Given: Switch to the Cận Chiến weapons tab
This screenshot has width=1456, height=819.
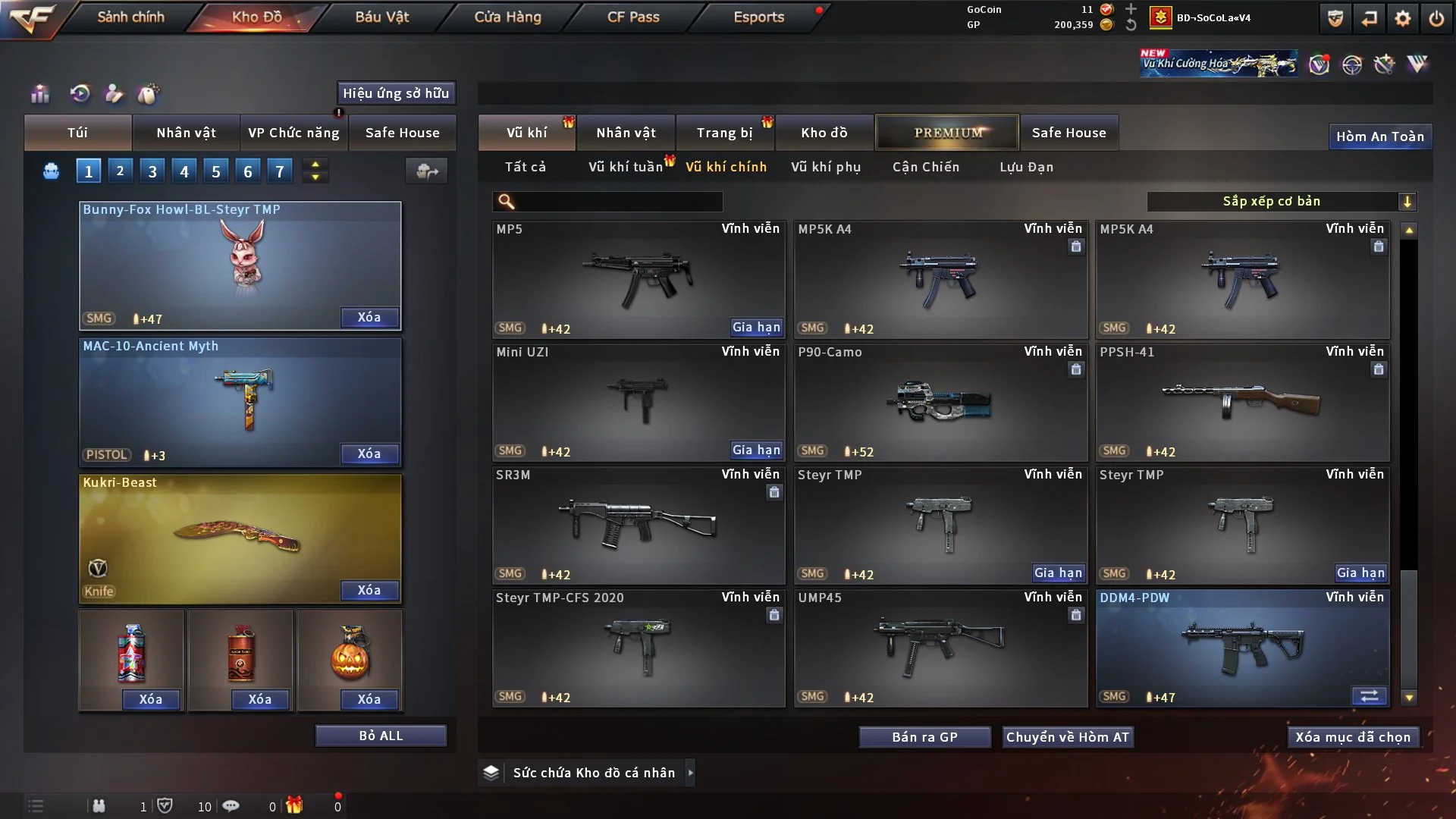Looking at the screenshot, I should (x=925, y=167).
